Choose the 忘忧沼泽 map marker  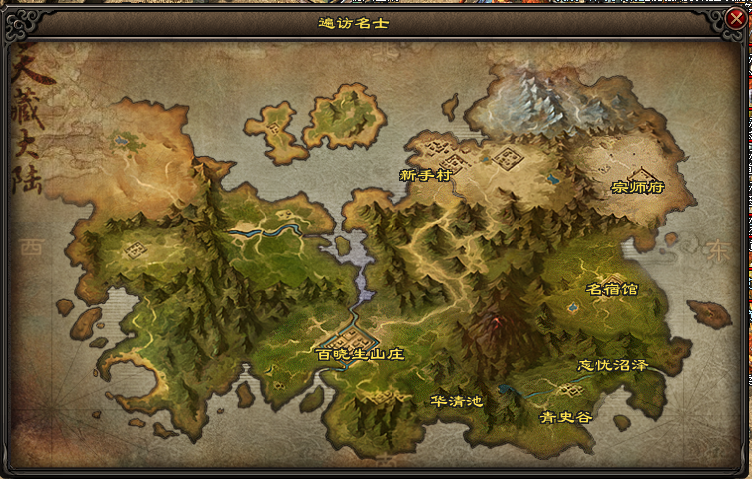point(613,365)
